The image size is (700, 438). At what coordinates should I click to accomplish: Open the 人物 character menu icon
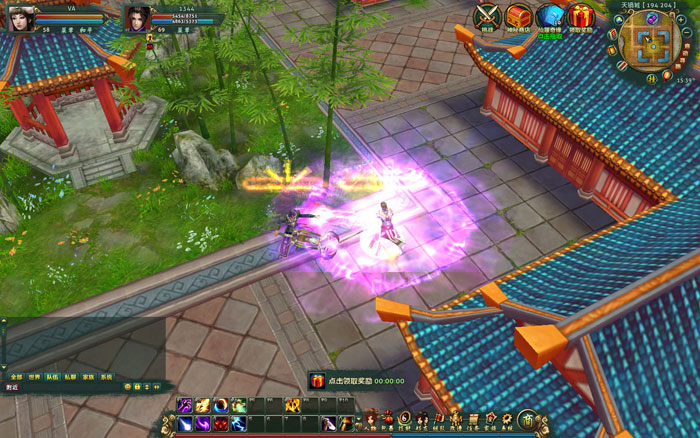pos(370,420)
